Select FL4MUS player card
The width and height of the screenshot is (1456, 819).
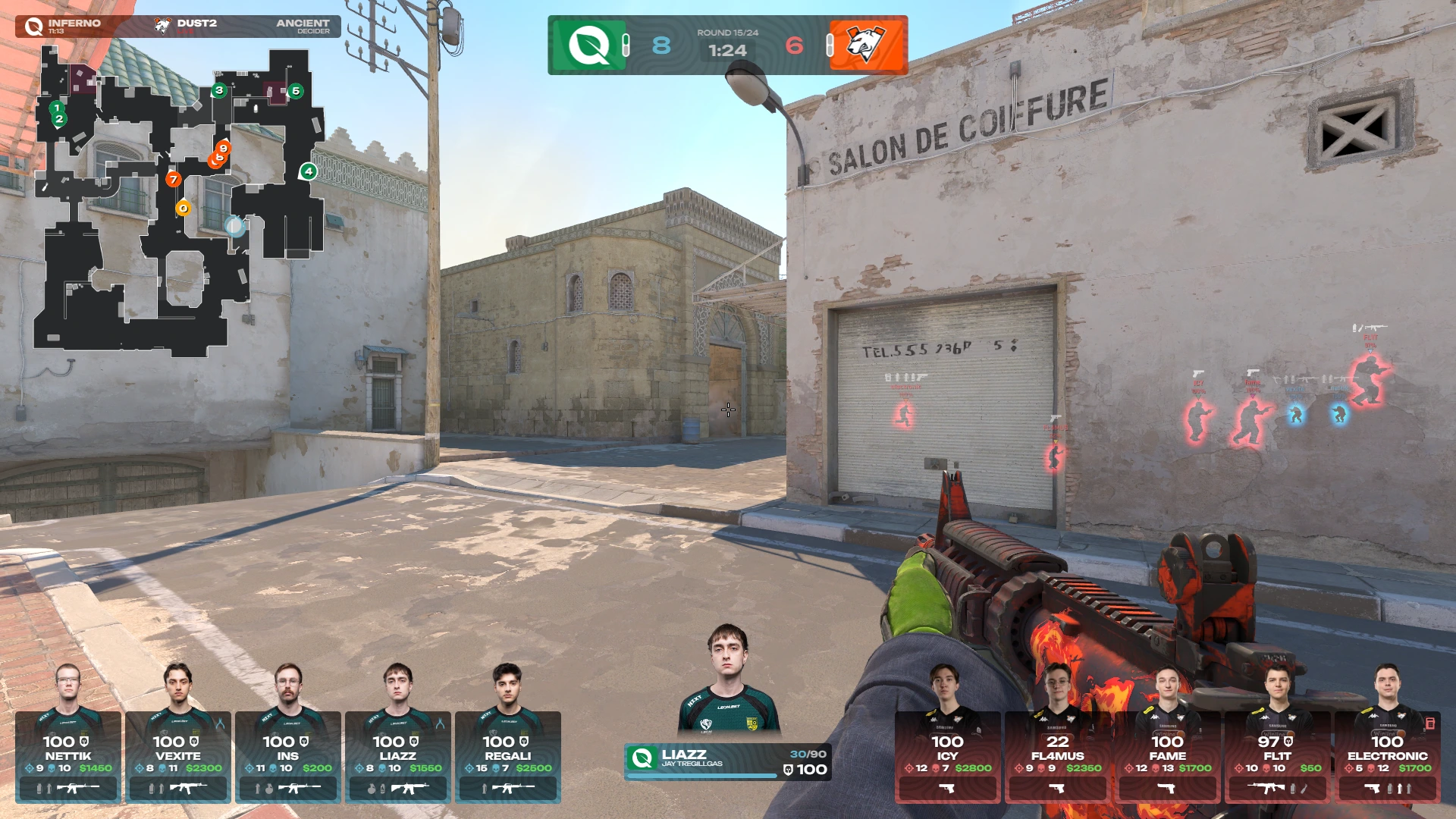click(x=1057, y=756)
